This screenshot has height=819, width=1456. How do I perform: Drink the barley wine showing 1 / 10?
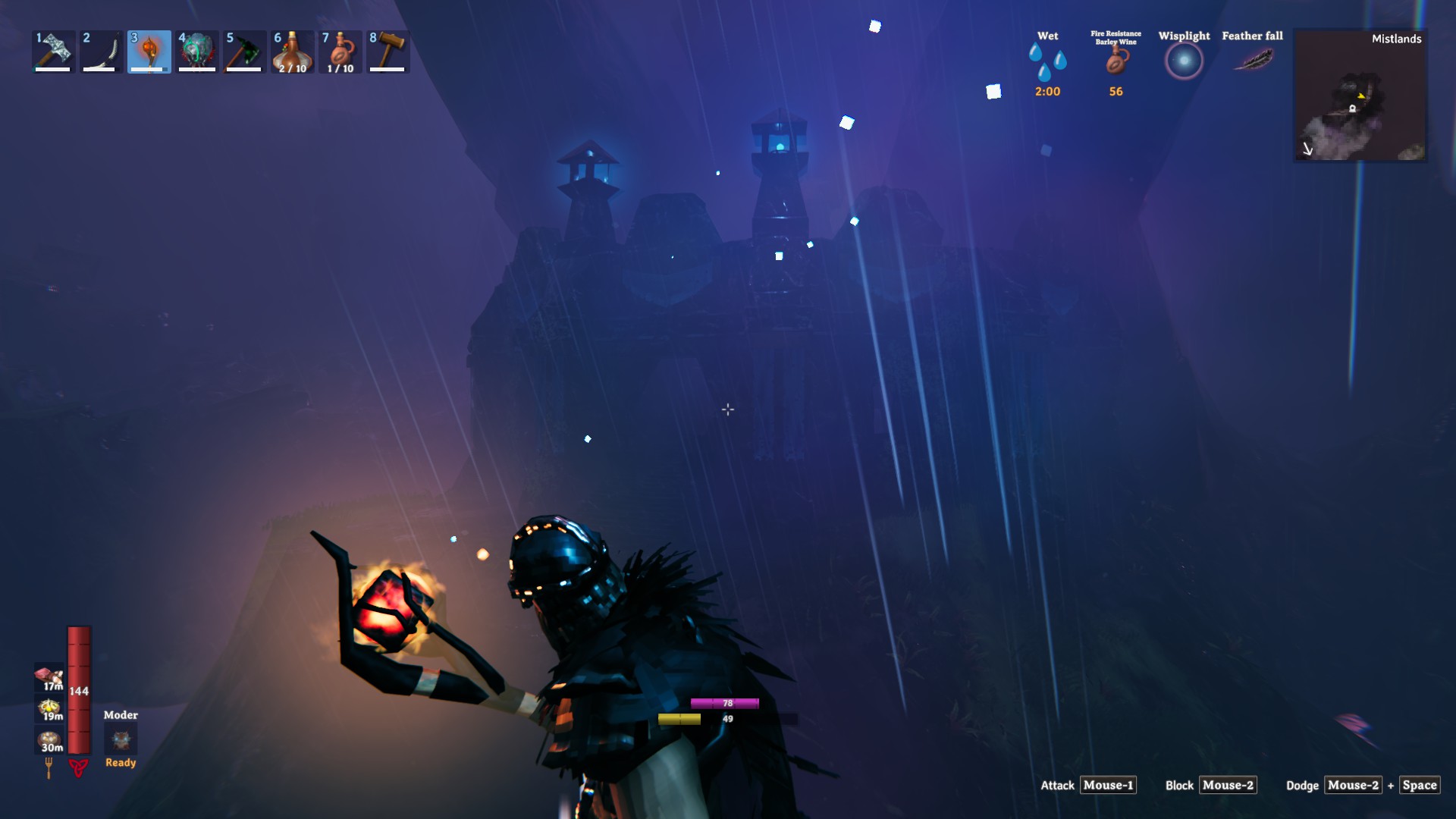pos(340,52)
